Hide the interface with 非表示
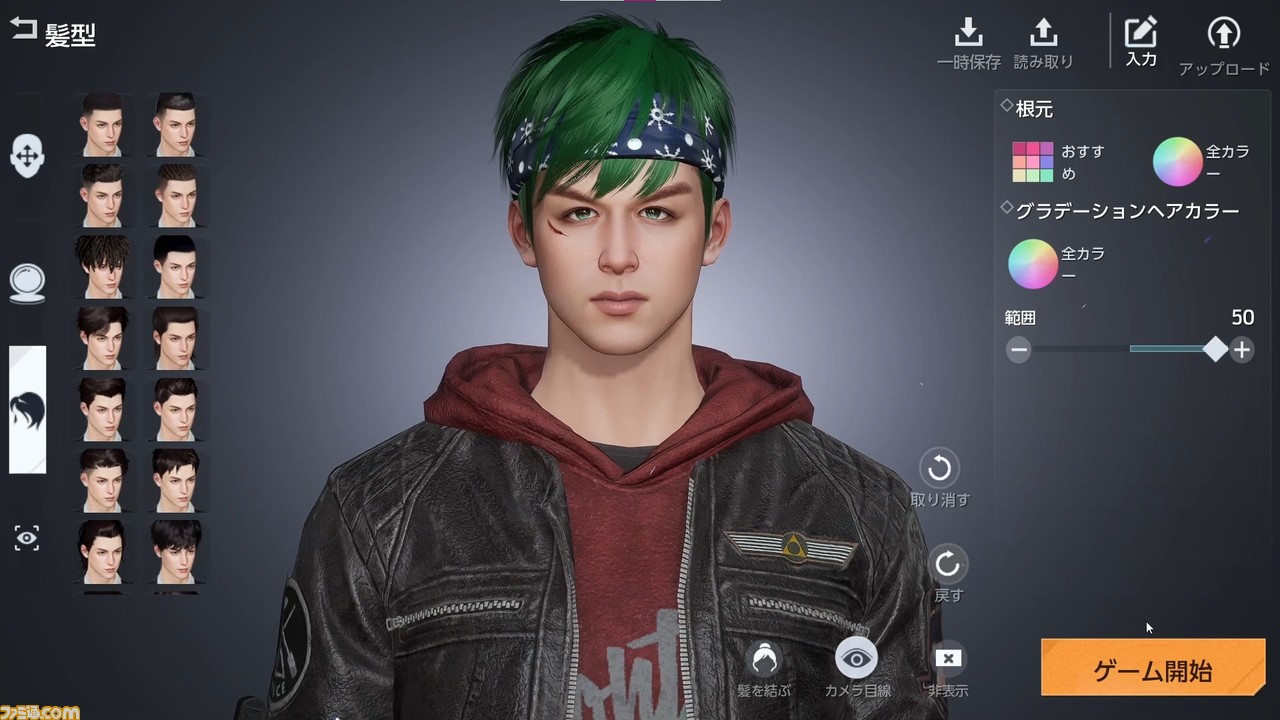Image resolution: width=1280 pixels, height=720 pixels. coord(948,660)
